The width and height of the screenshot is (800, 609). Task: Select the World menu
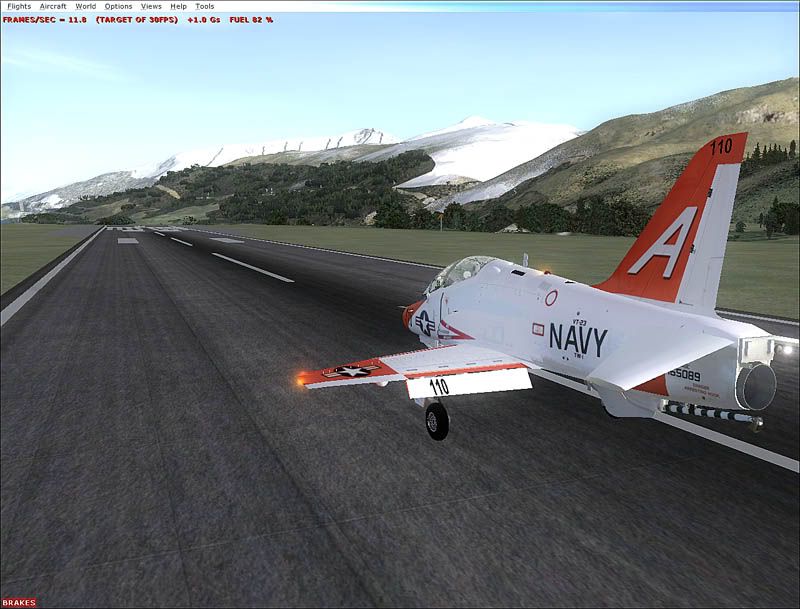pos(86,6)
